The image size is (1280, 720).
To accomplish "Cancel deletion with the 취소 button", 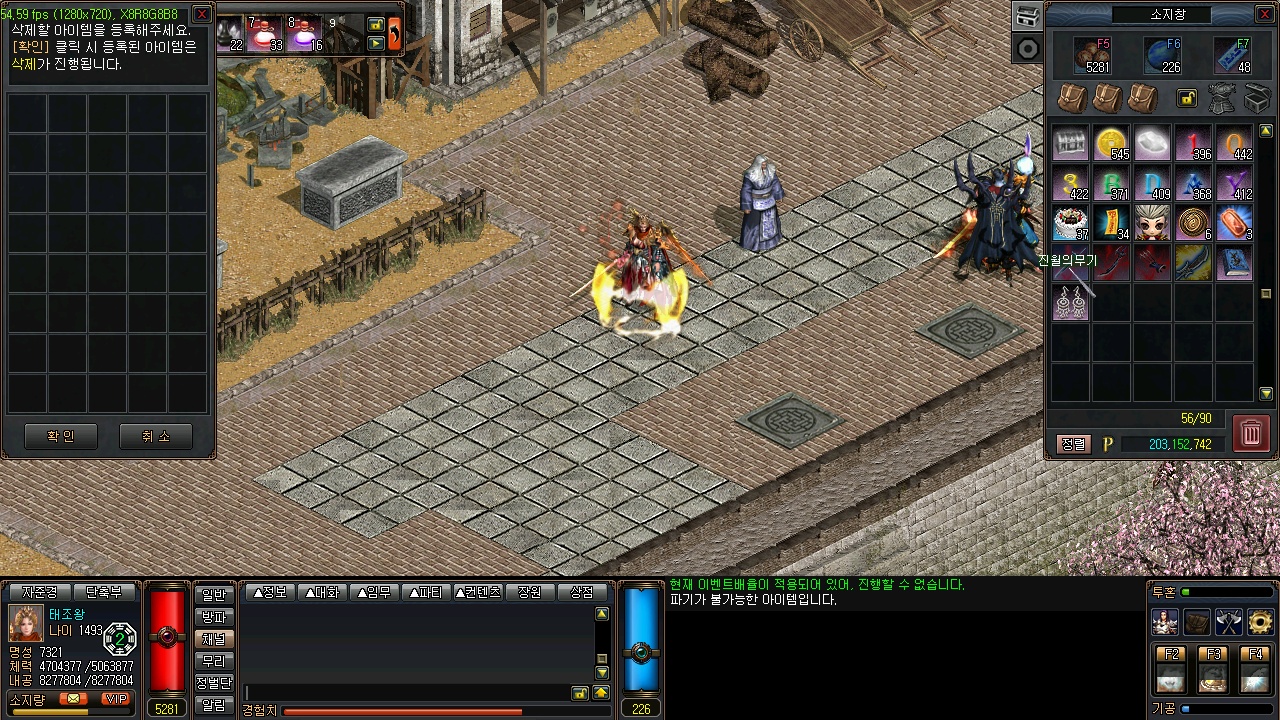I will coord(155,436).
